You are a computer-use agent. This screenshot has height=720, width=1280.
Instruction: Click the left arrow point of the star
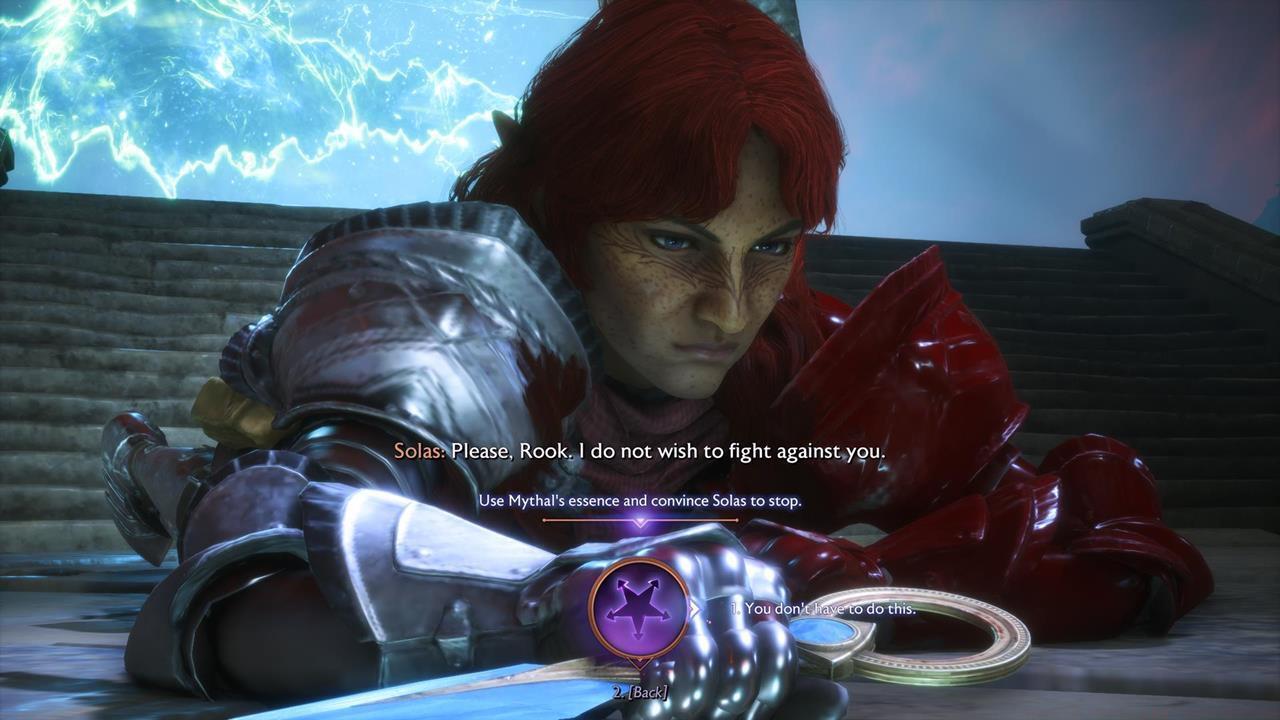point(607,616)
